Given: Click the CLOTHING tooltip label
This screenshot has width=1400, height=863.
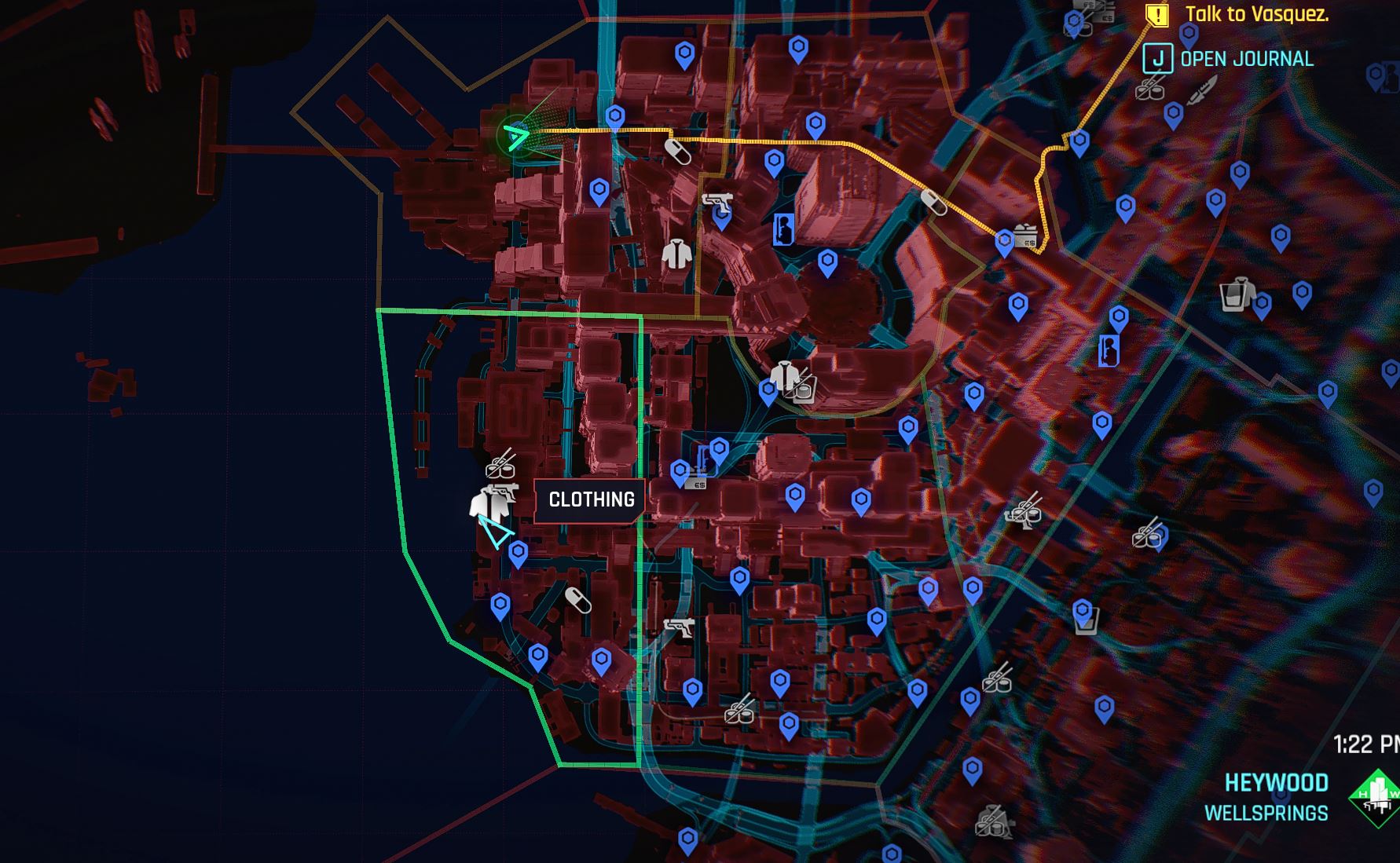Looking at the screenshot, I should point(590,498).
